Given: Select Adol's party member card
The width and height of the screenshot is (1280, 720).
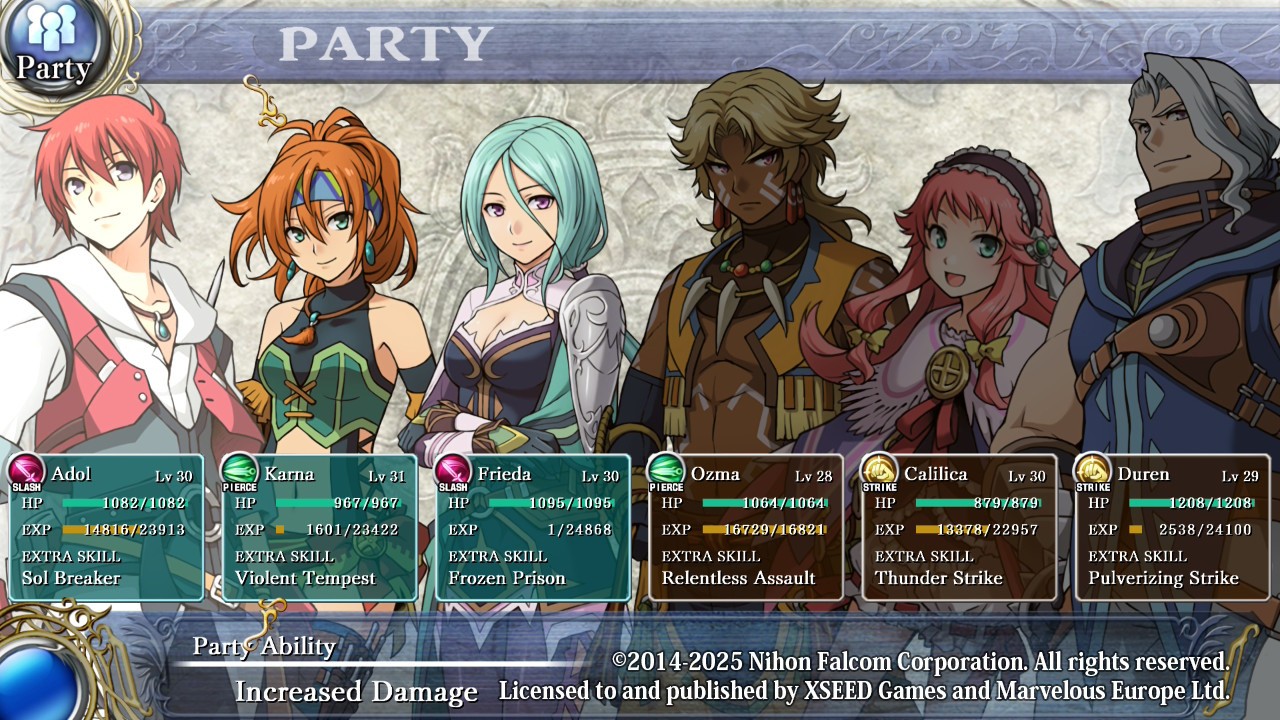Looking at the screenshot, I should tap(106, 527).
